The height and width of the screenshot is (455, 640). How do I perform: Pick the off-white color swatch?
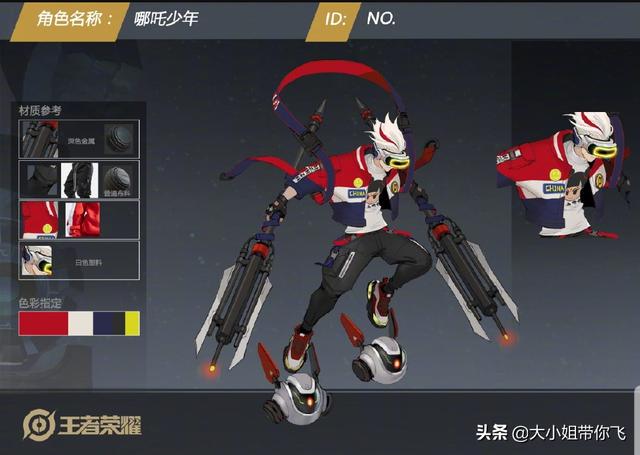click(x=79, y=323)
